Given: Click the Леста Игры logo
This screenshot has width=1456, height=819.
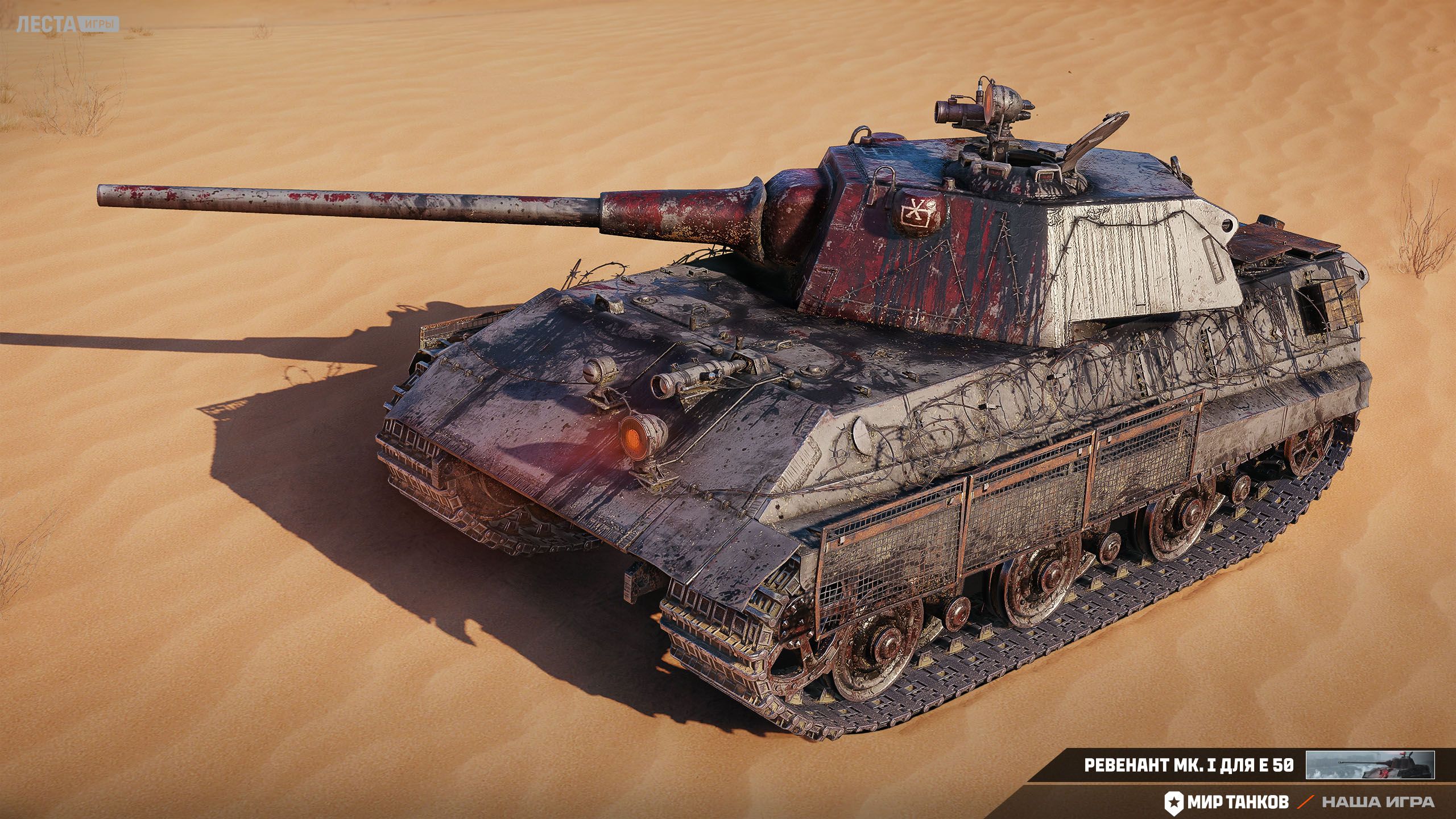Looking at the screenshot, I should (x=68, y=24).
